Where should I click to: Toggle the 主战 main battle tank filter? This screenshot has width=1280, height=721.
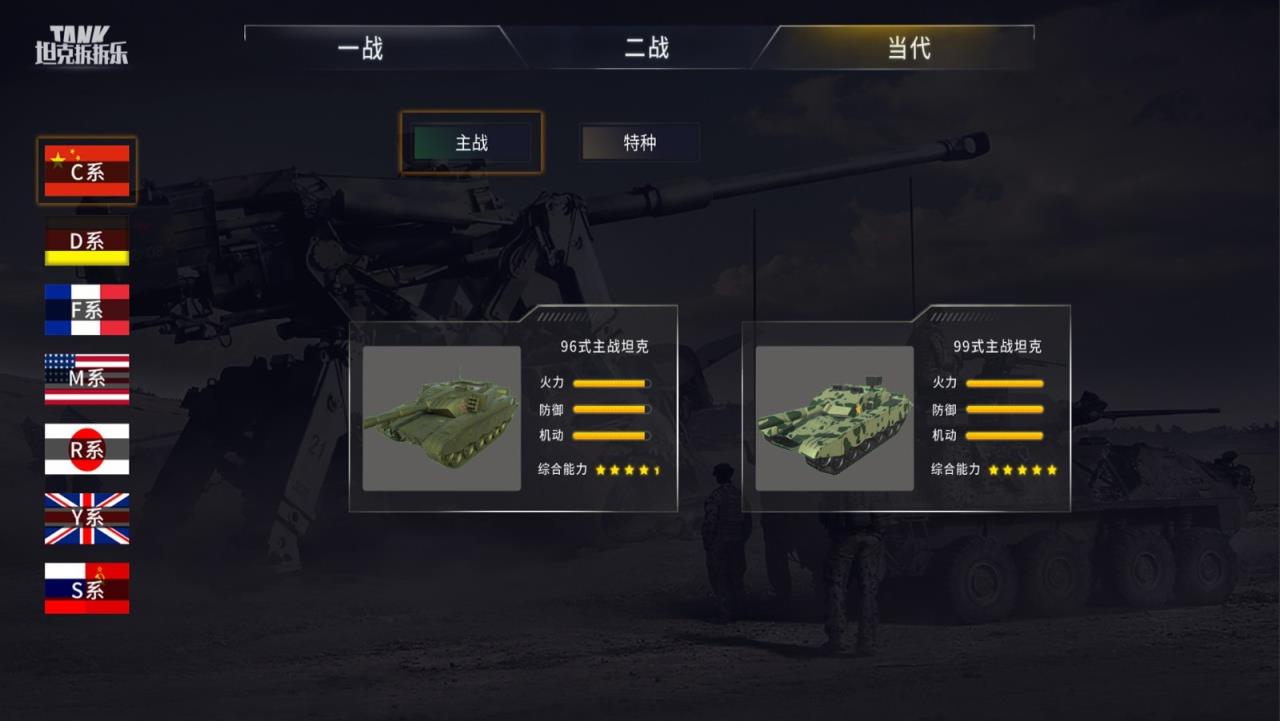tap(471, 143)
